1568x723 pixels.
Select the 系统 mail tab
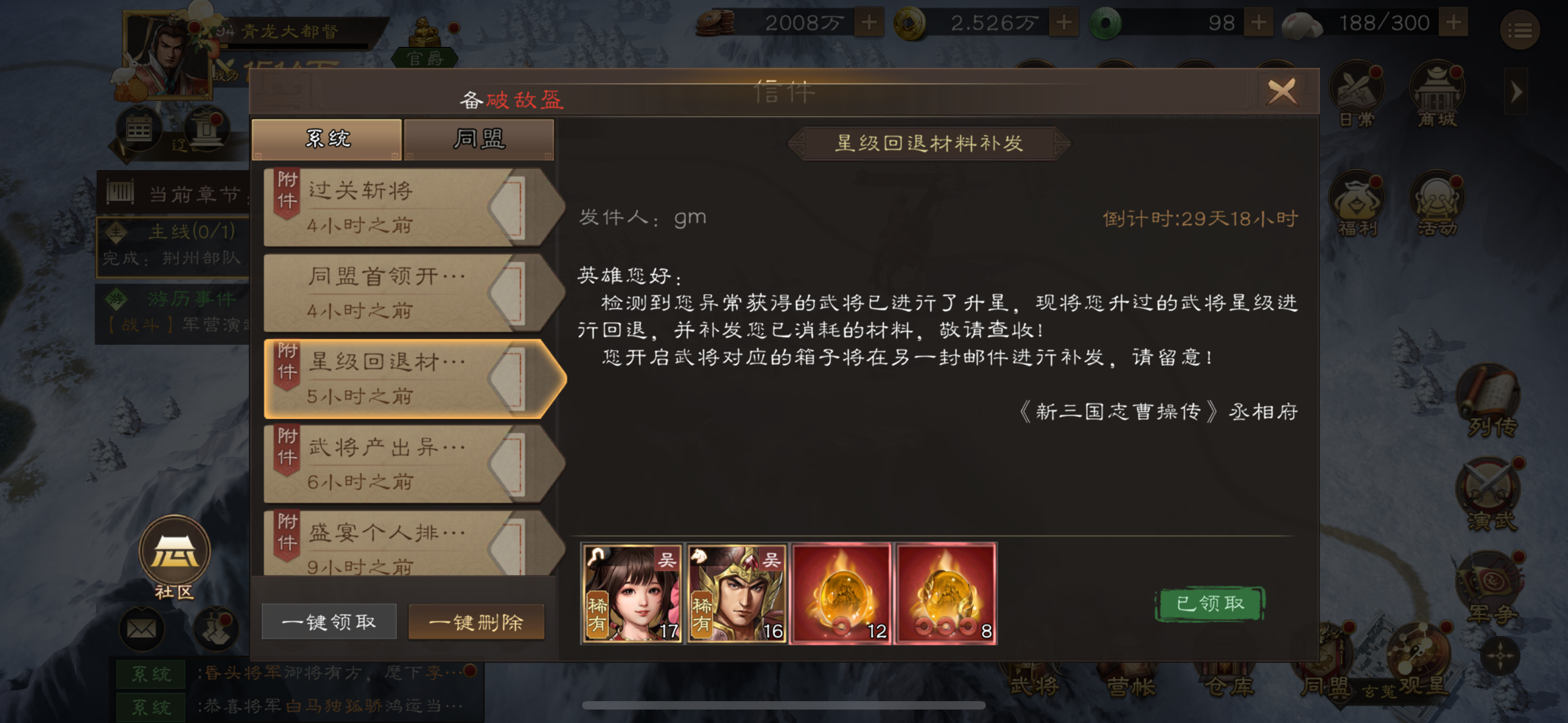pos(329,139)
